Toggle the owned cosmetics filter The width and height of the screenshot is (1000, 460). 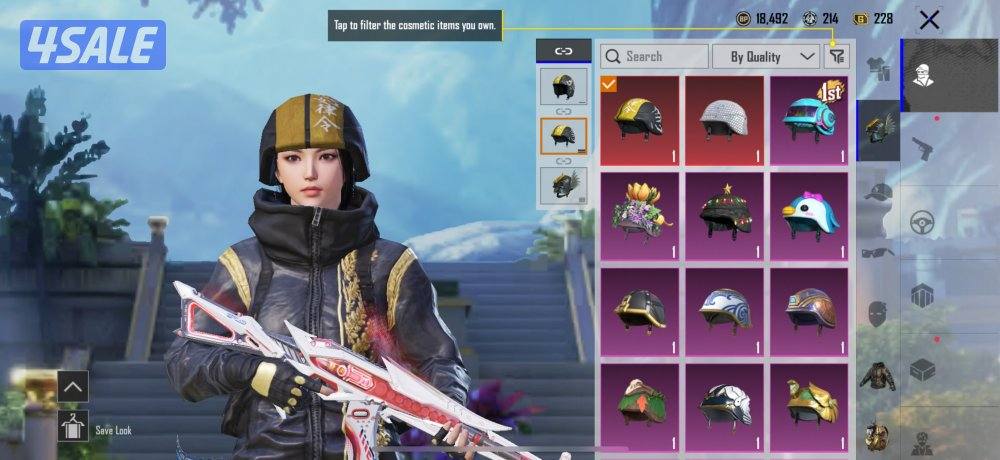835,57
